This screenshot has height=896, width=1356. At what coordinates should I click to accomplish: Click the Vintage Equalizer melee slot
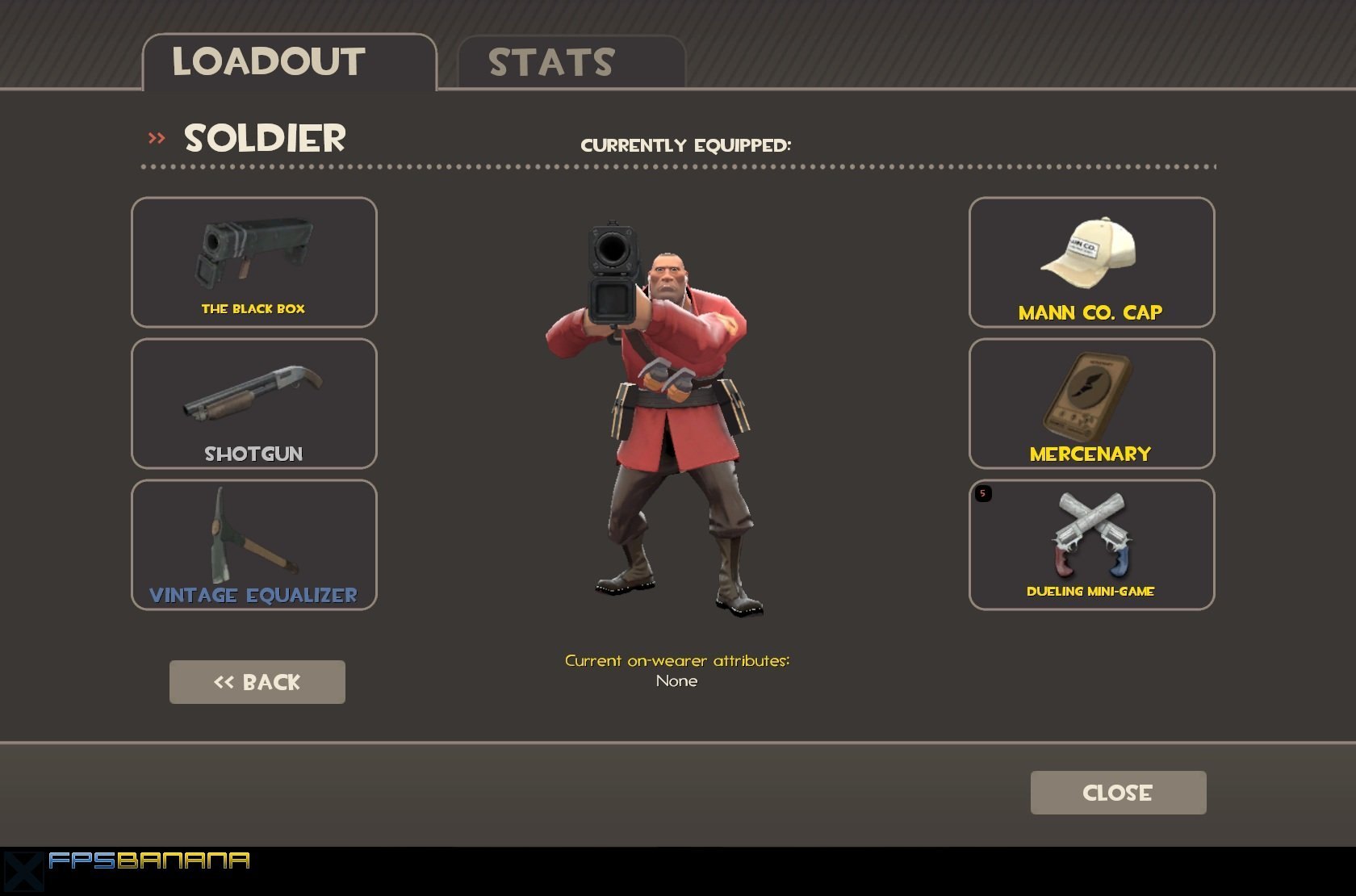pos(254,545)
